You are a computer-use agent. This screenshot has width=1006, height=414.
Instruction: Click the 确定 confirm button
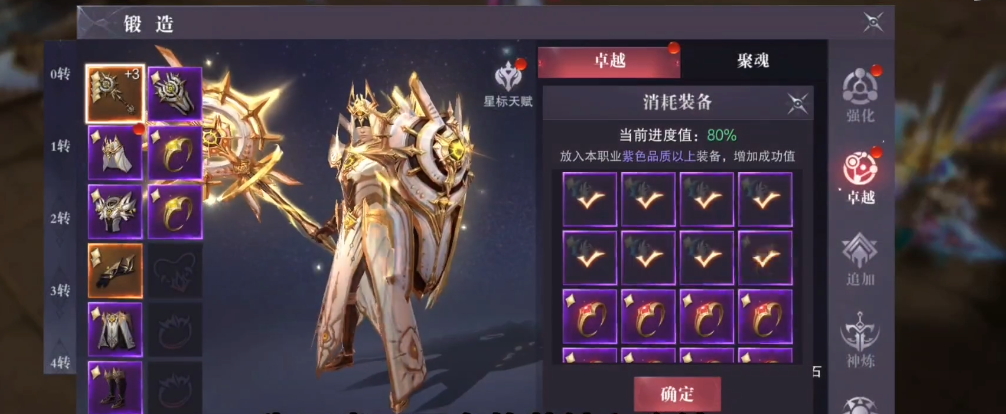click(x=677, y=392)
